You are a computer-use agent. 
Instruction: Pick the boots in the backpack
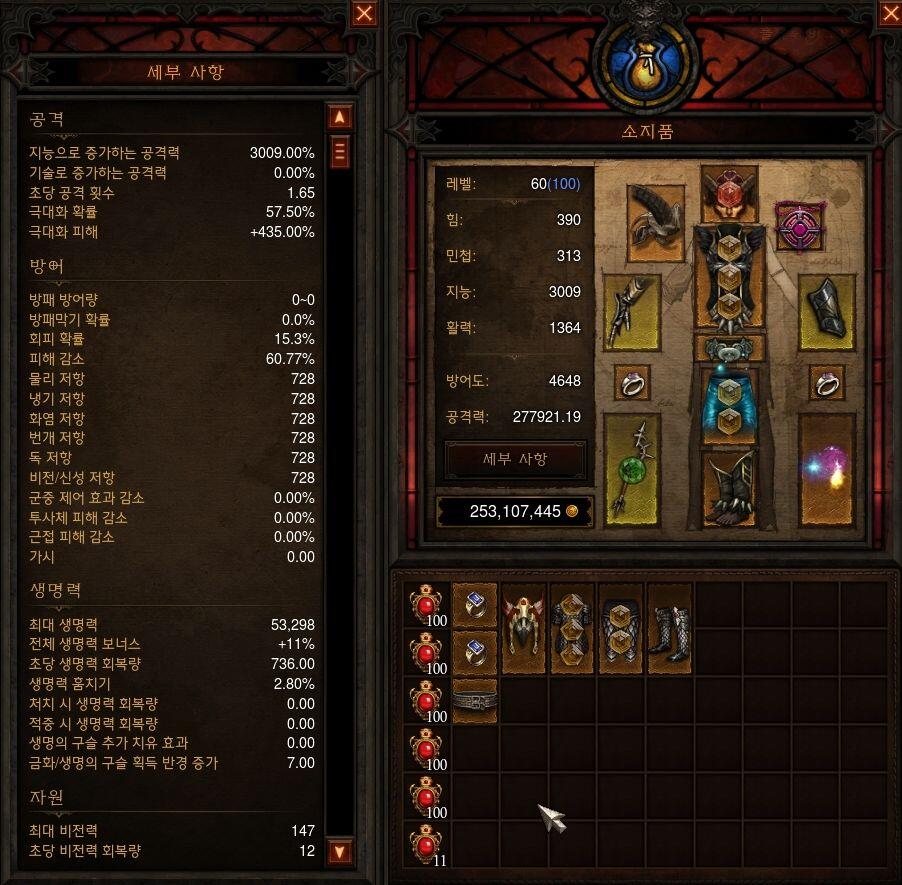[669, 628]
